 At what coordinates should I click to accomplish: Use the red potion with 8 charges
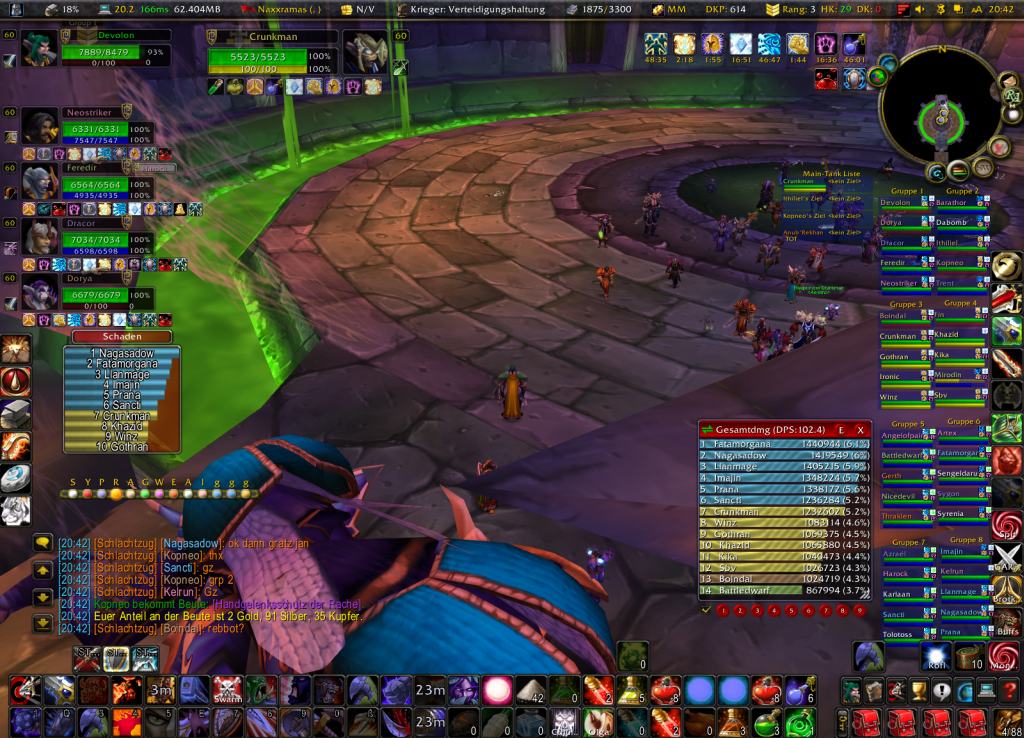click(x=665, y=689)
